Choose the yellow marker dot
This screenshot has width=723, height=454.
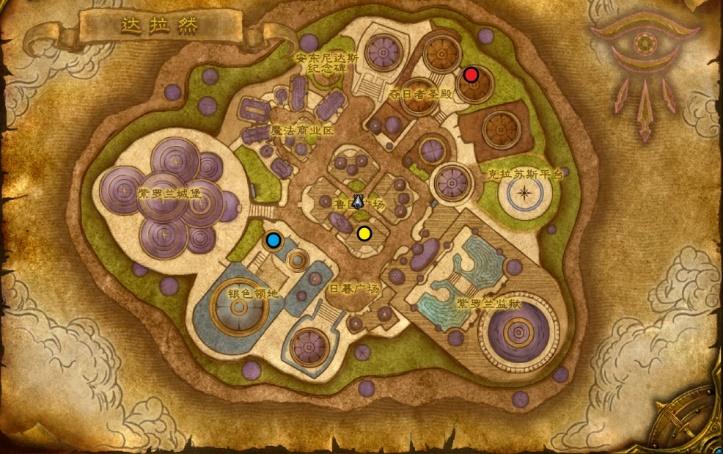coord(364,233)
